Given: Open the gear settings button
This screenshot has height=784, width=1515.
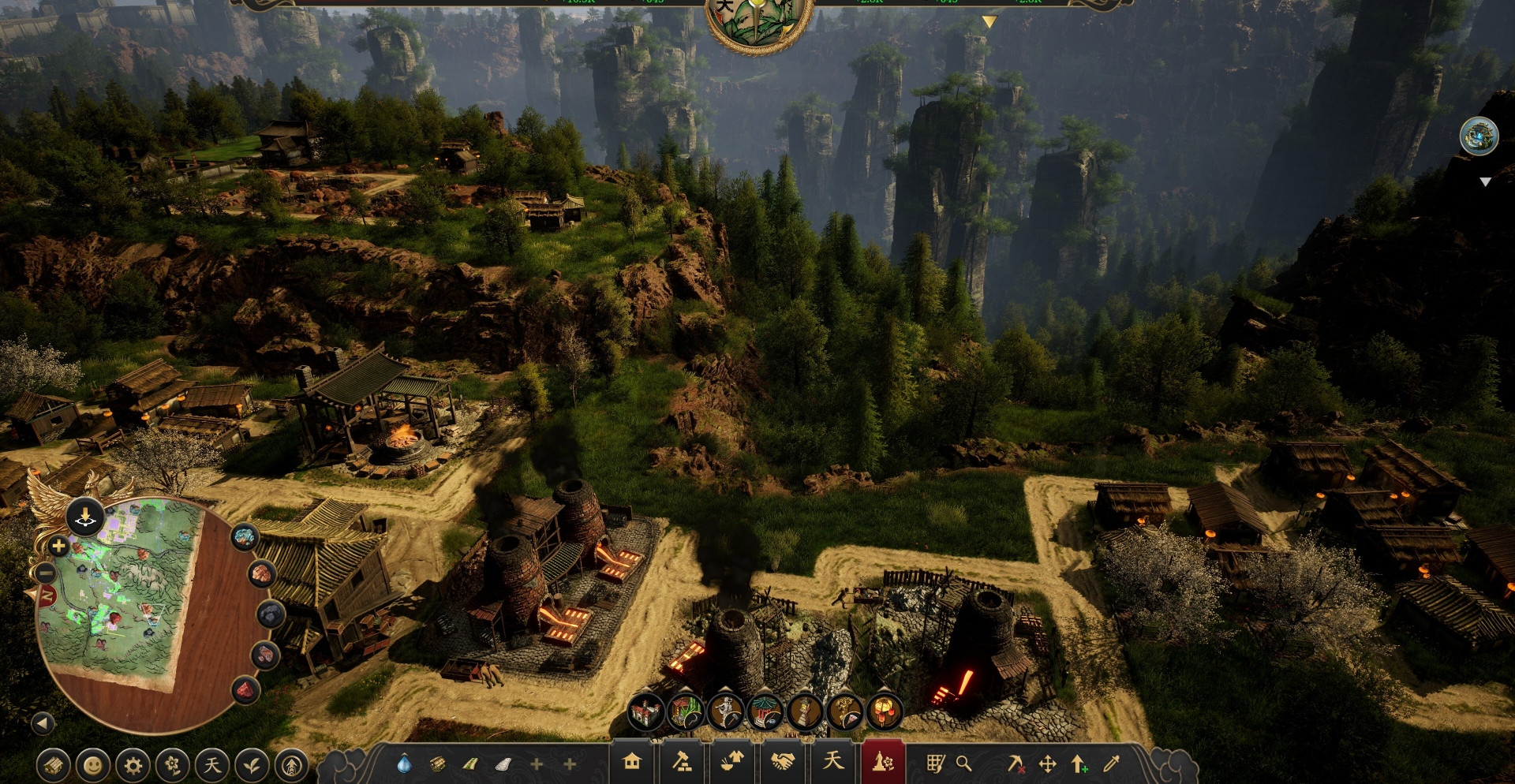Looking at the screenshot, I should [x=133, y=764].
